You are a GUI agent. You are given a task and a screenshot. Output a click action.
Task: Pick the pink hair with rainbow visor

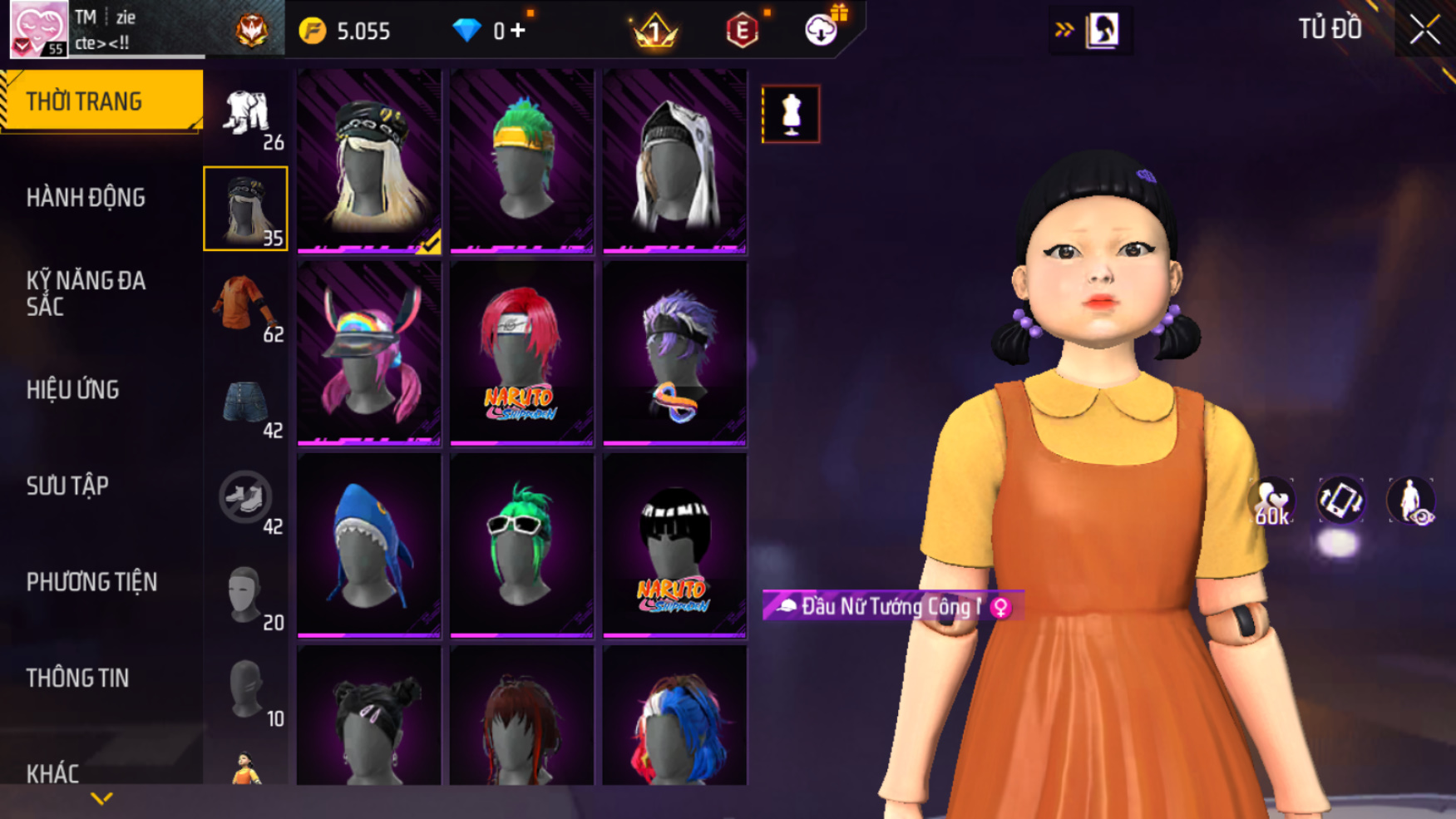(x=369, y=353)
